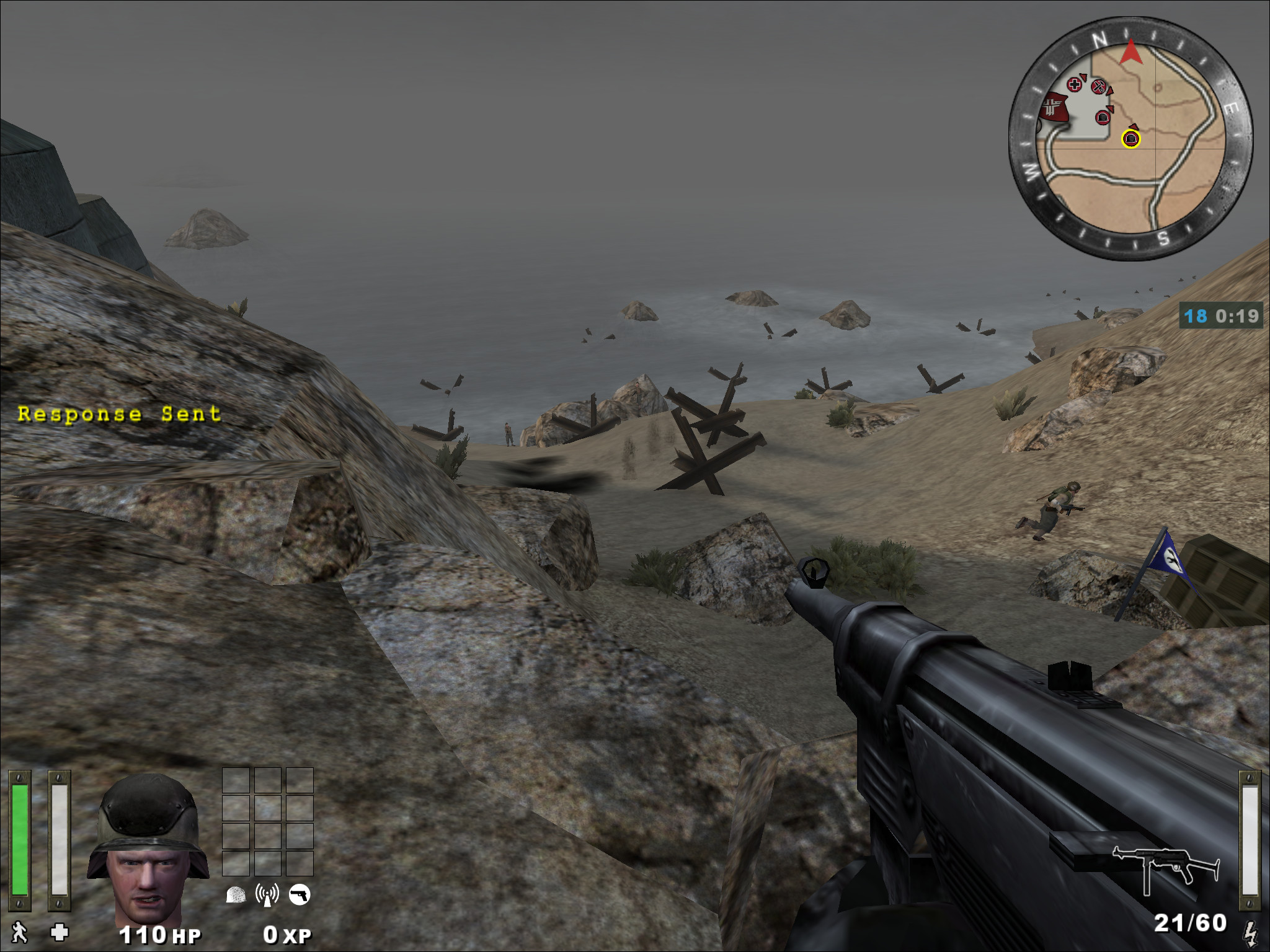Select the engineer tools icon on the minimap
This screenshot has width=1270, height=952.
(1098, 87)
